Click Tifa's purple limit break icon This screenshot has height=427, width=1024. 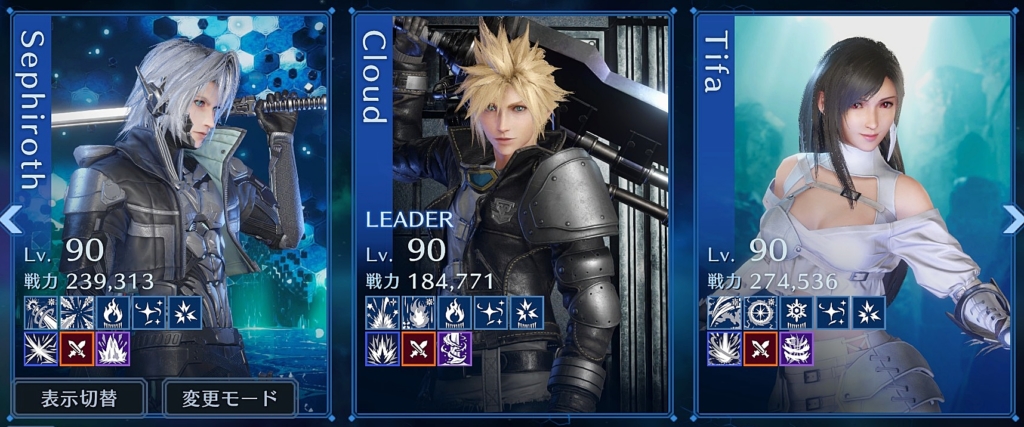click(x=797, y=349)
